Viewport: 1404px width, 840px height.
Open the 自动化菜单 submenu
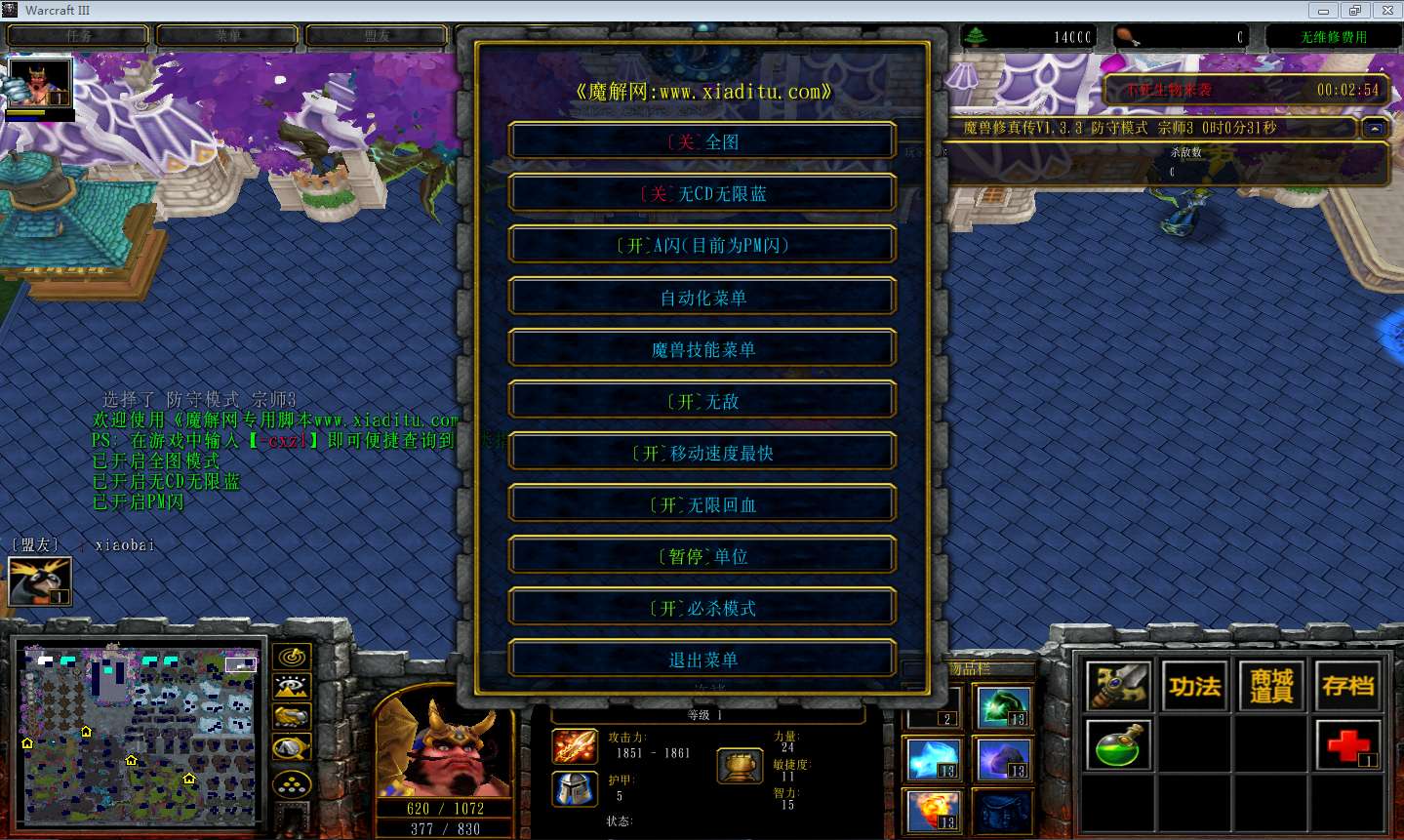tap(702, 296)
